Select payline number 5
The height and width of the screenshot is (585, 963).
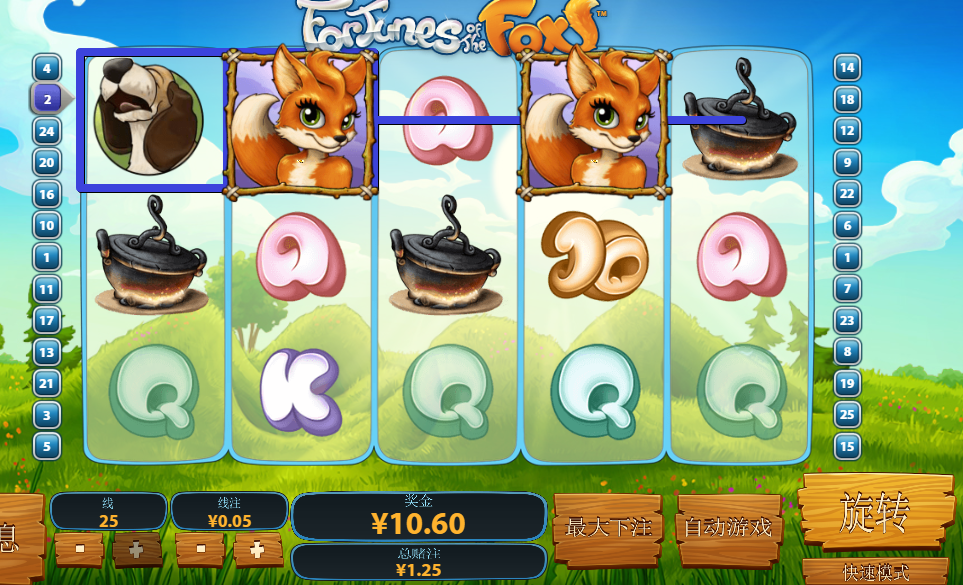[x=47, y=446]
